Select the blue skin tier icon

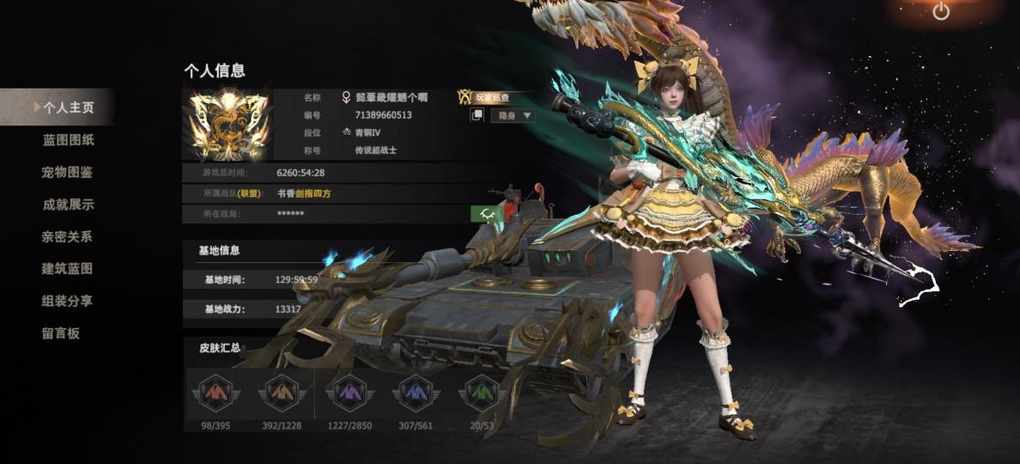click(x=415, y=393)
